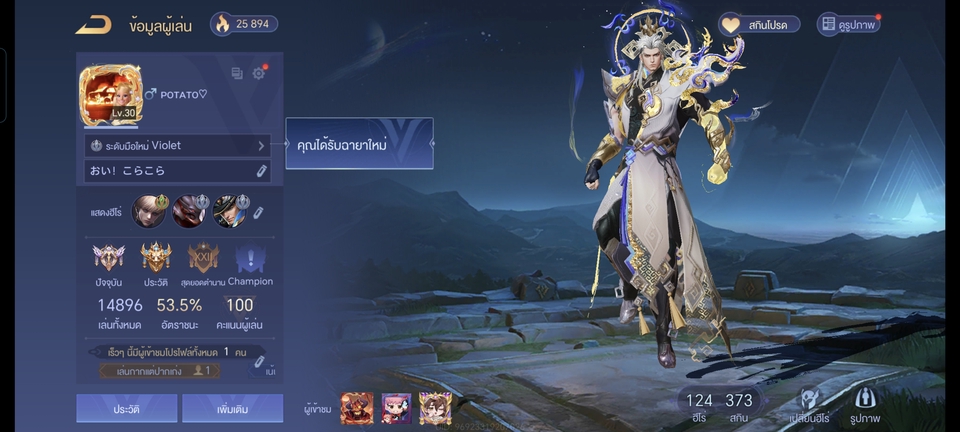Open the เพิ่มเติม more button

tap(233, 408)
